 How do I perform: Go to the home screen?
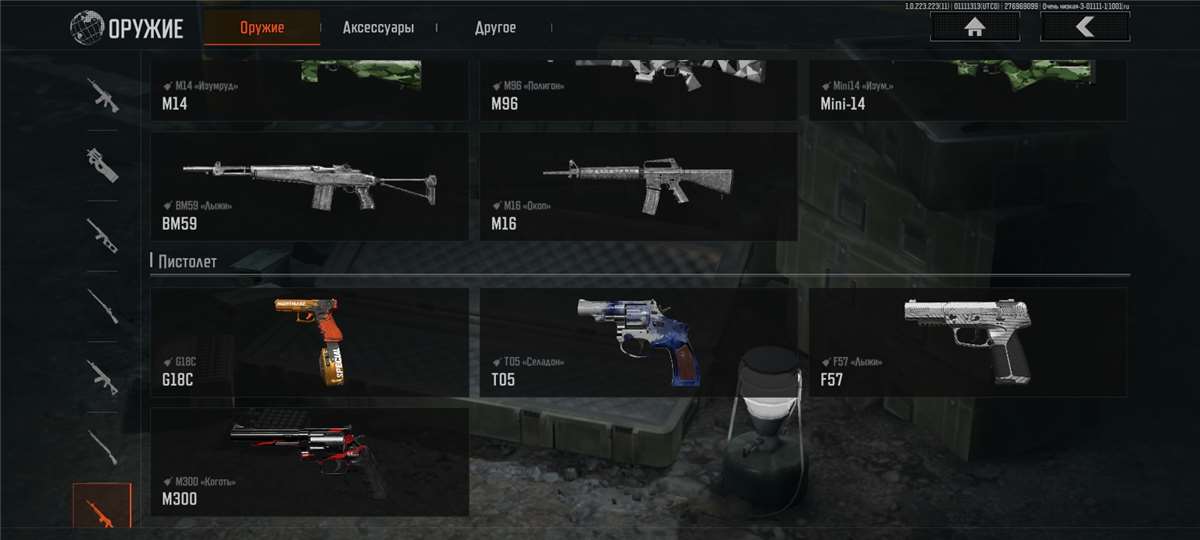(974, 27)
